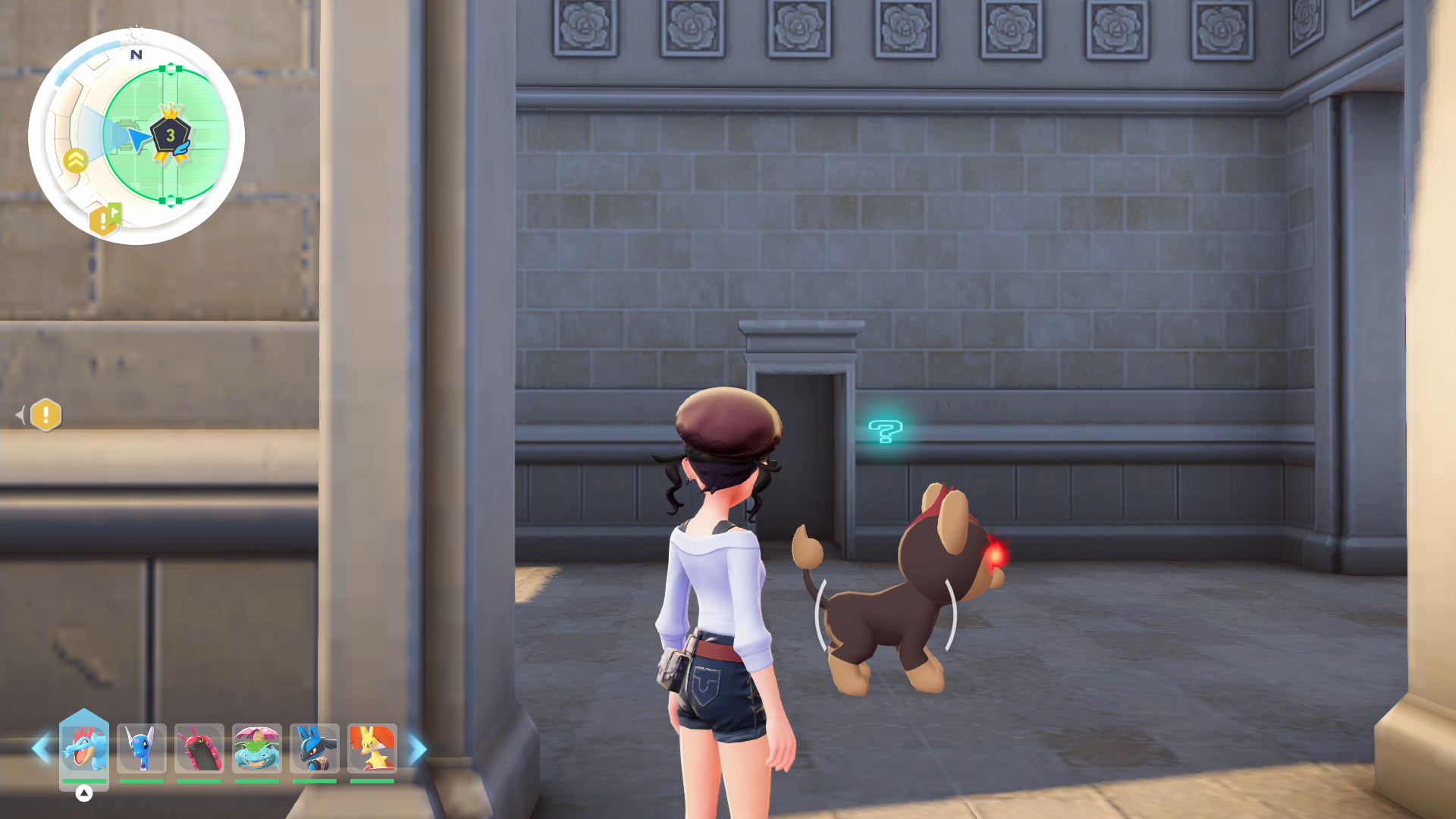Switch to Lucario in the party
Screen dimensions: 1456x819
(x=315, y=748)
